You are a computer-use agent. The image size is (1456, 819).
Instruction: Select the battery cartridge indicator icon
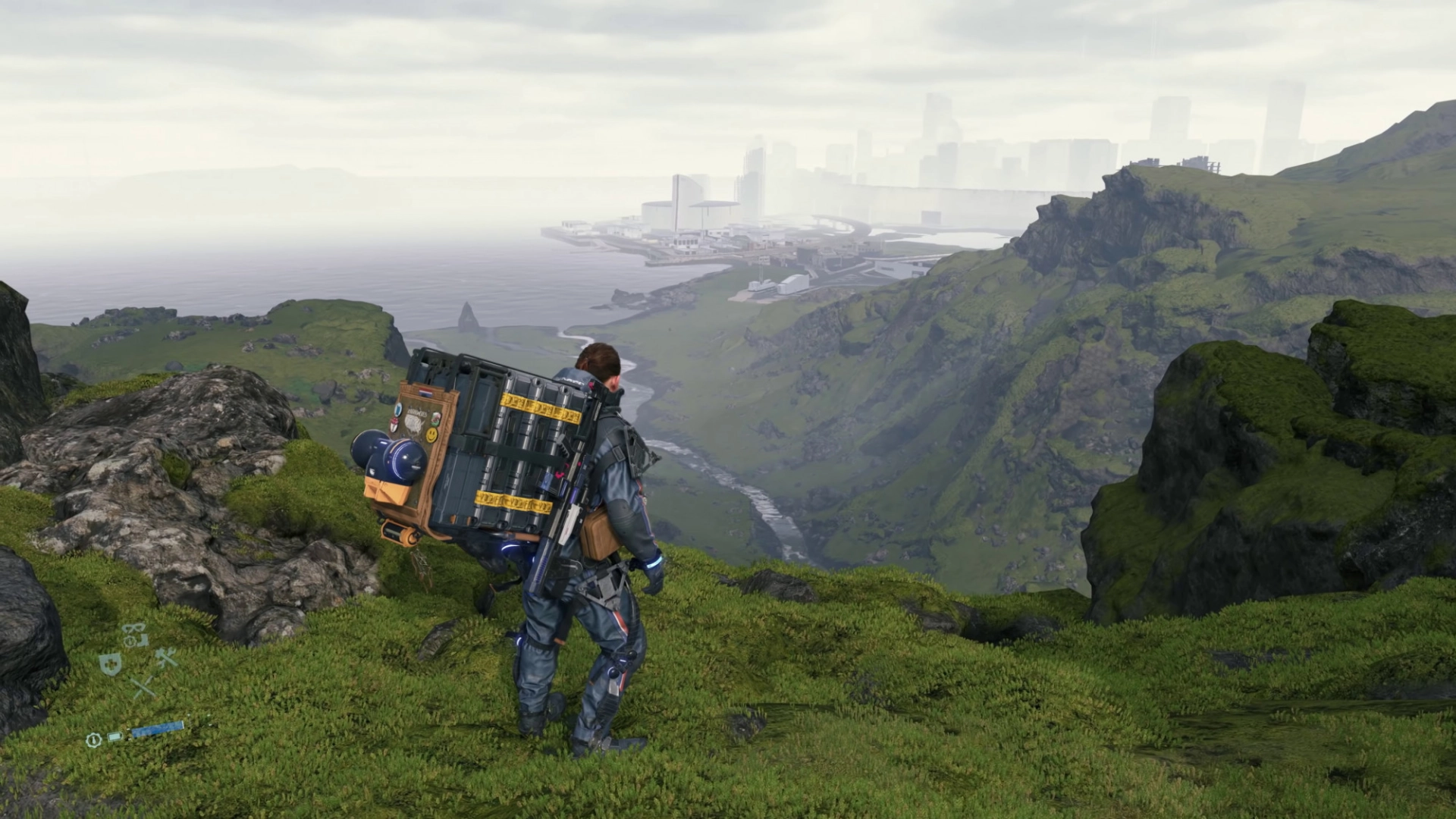click(x=115, y=736)
